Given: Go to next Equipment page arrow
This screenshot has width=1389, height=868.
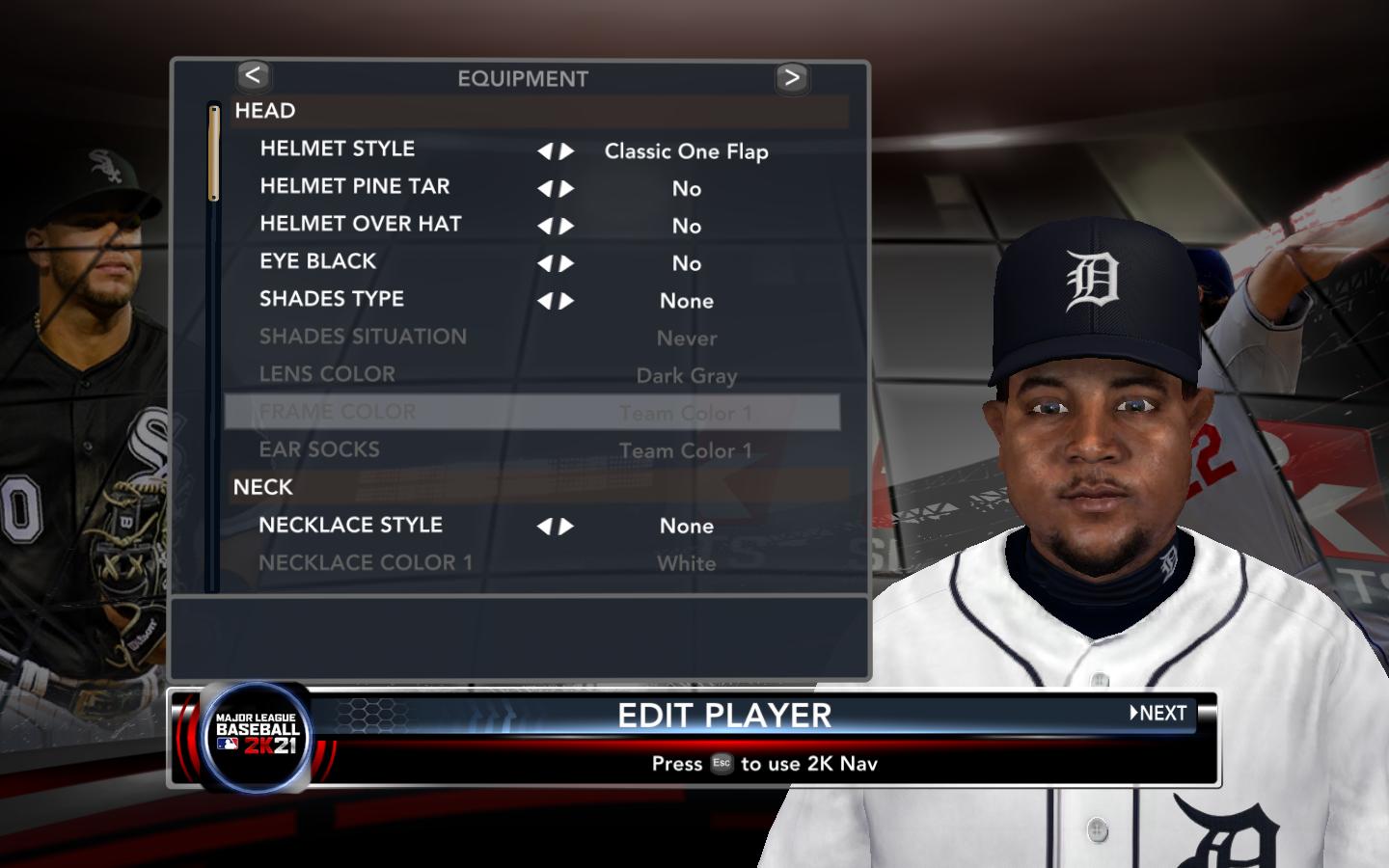Looking at the screenshot, I should click(792, 77).
